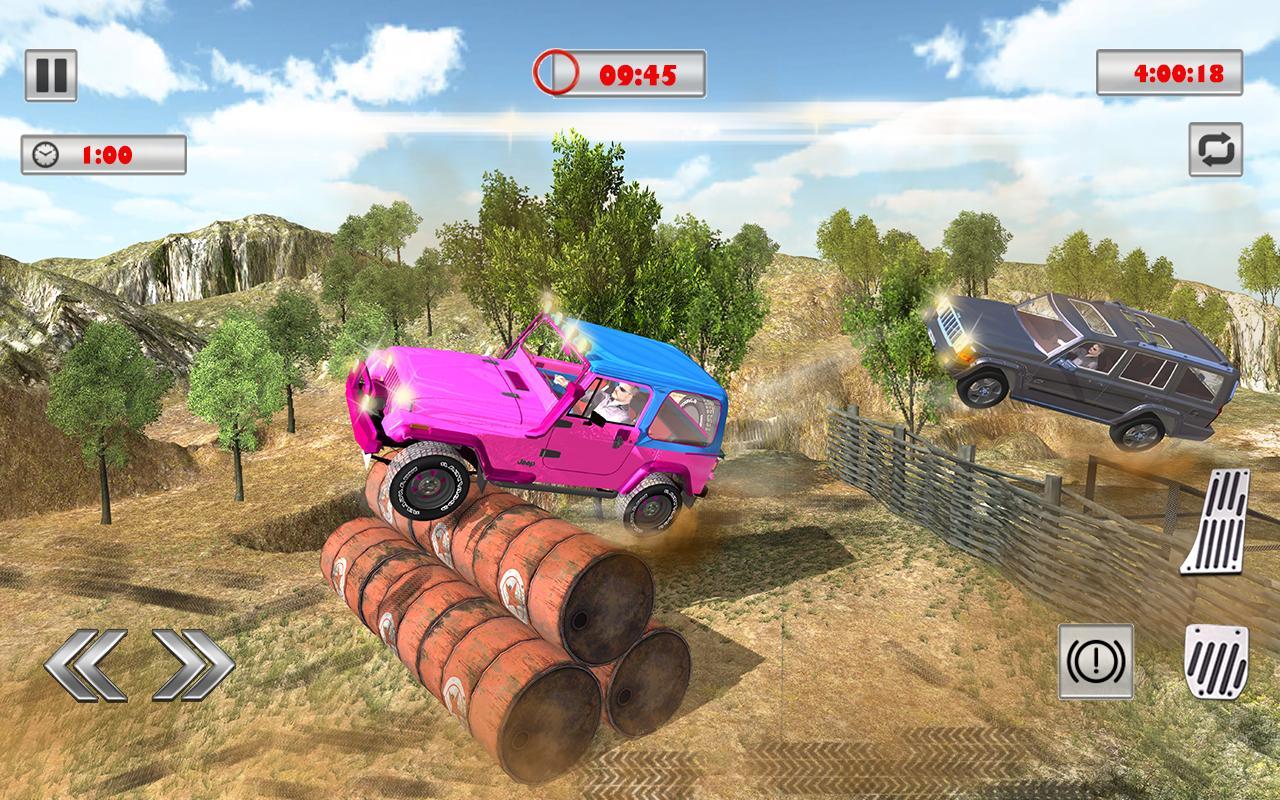
Task: Click the clock icon beside 1:00
Action: (44, 153)
